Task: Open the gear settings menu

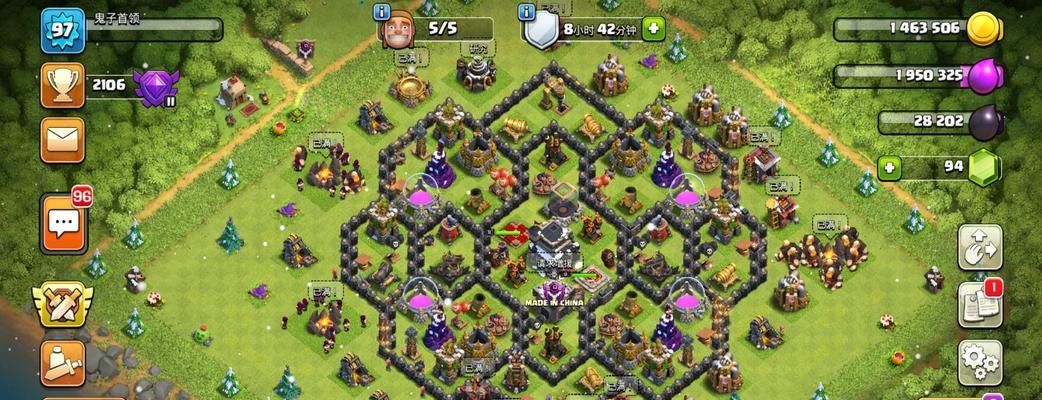Action: click(980, 362)
